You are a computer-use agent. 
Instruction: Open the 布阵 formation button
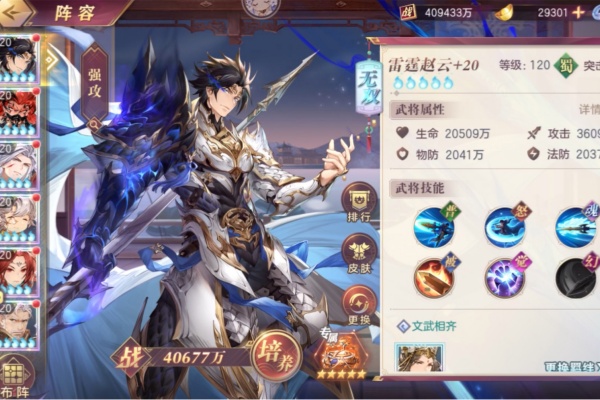coord(17,379)
